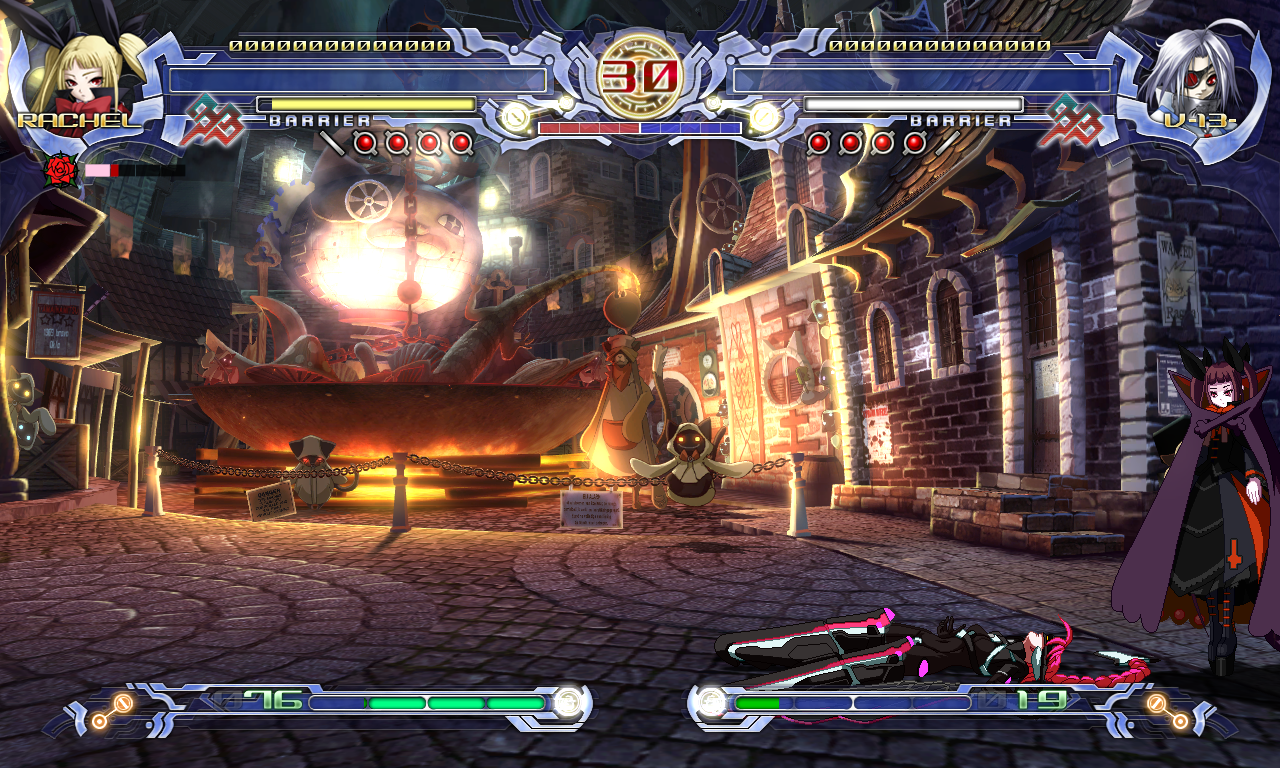Click the red rose icon under Rachel's name
The image size is (1280, 768).
click(62, 170)
